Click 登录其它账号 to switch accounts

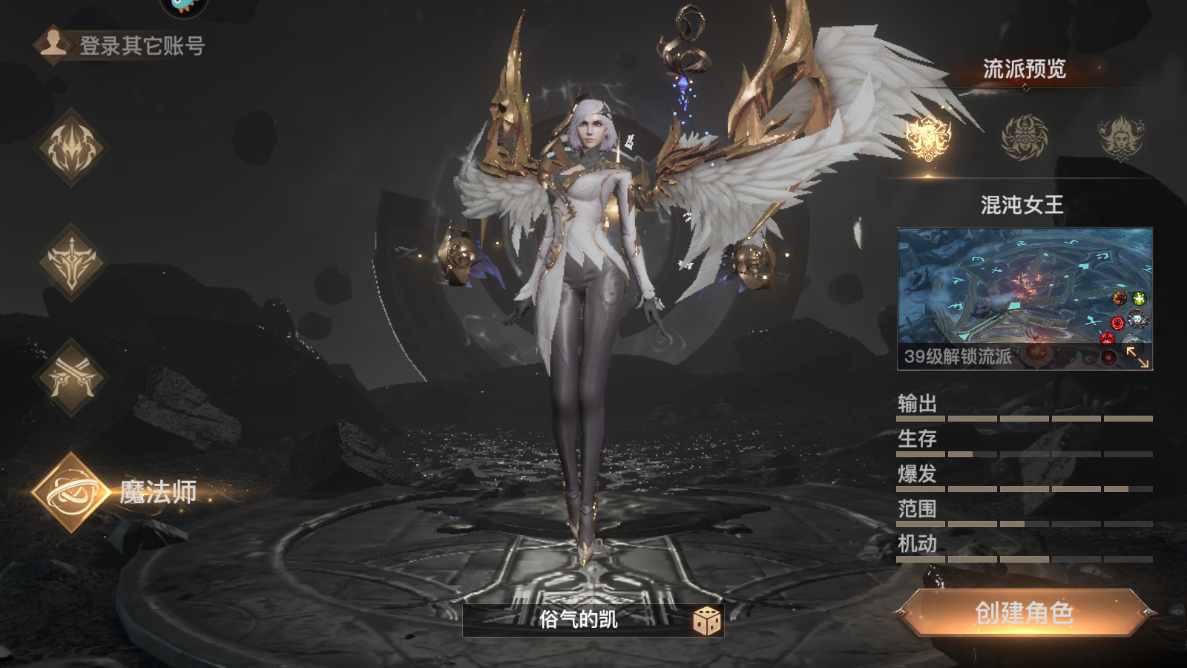pyautogui.click(x=122, y=46)
